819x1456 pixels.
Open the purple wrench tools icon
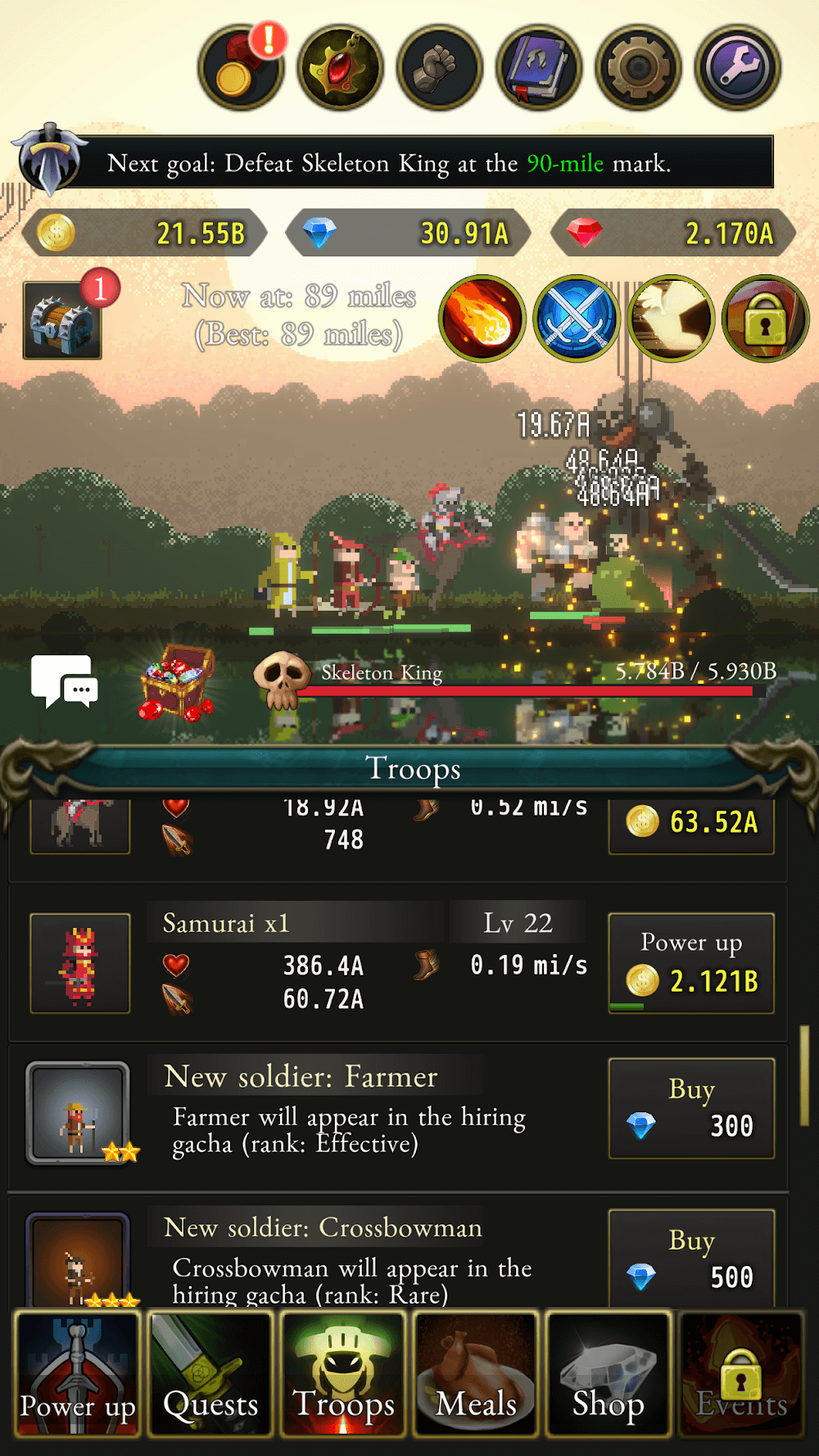pos(737,68)
